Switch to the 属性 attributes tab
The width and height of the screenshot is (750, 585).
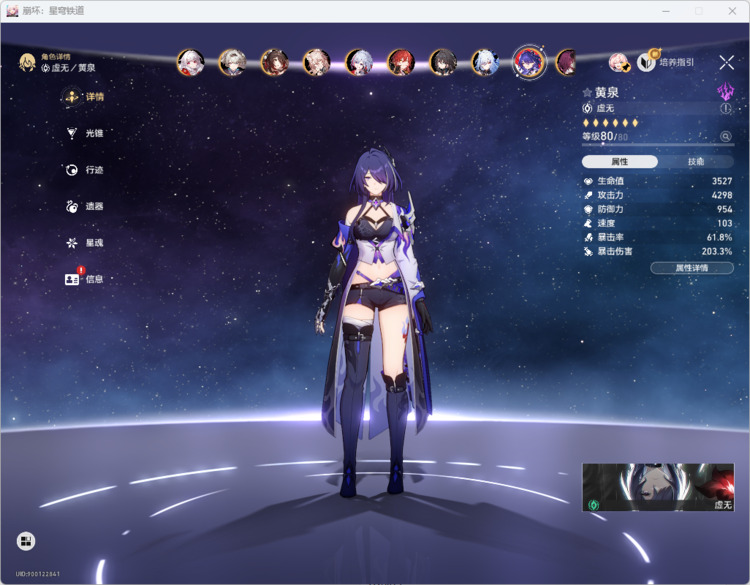coord(620,161)
